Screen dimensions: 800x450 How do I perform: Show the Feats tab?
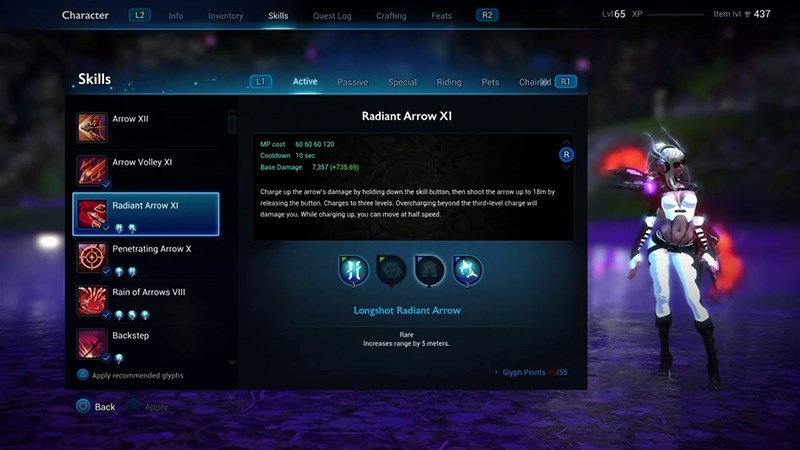(x=441, y=16)
